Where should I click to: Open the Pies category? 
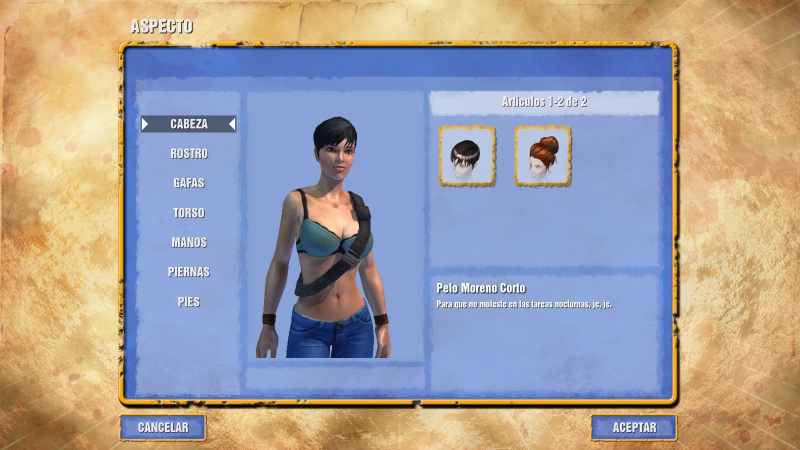click(x=189, y=301)
